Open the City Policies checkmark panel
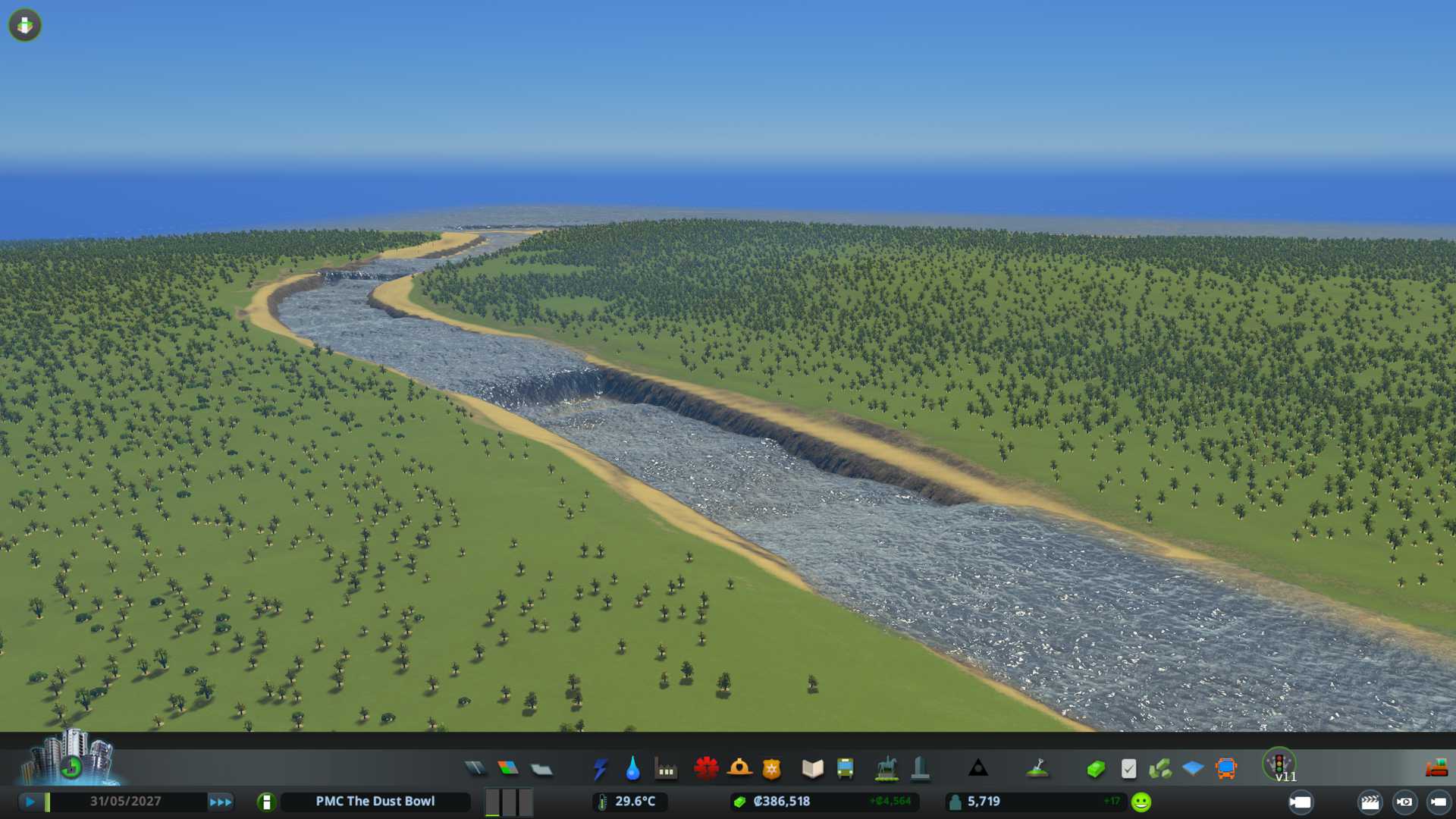Viewport: 1456px width, 819px height. click(x=1128, y=769)
